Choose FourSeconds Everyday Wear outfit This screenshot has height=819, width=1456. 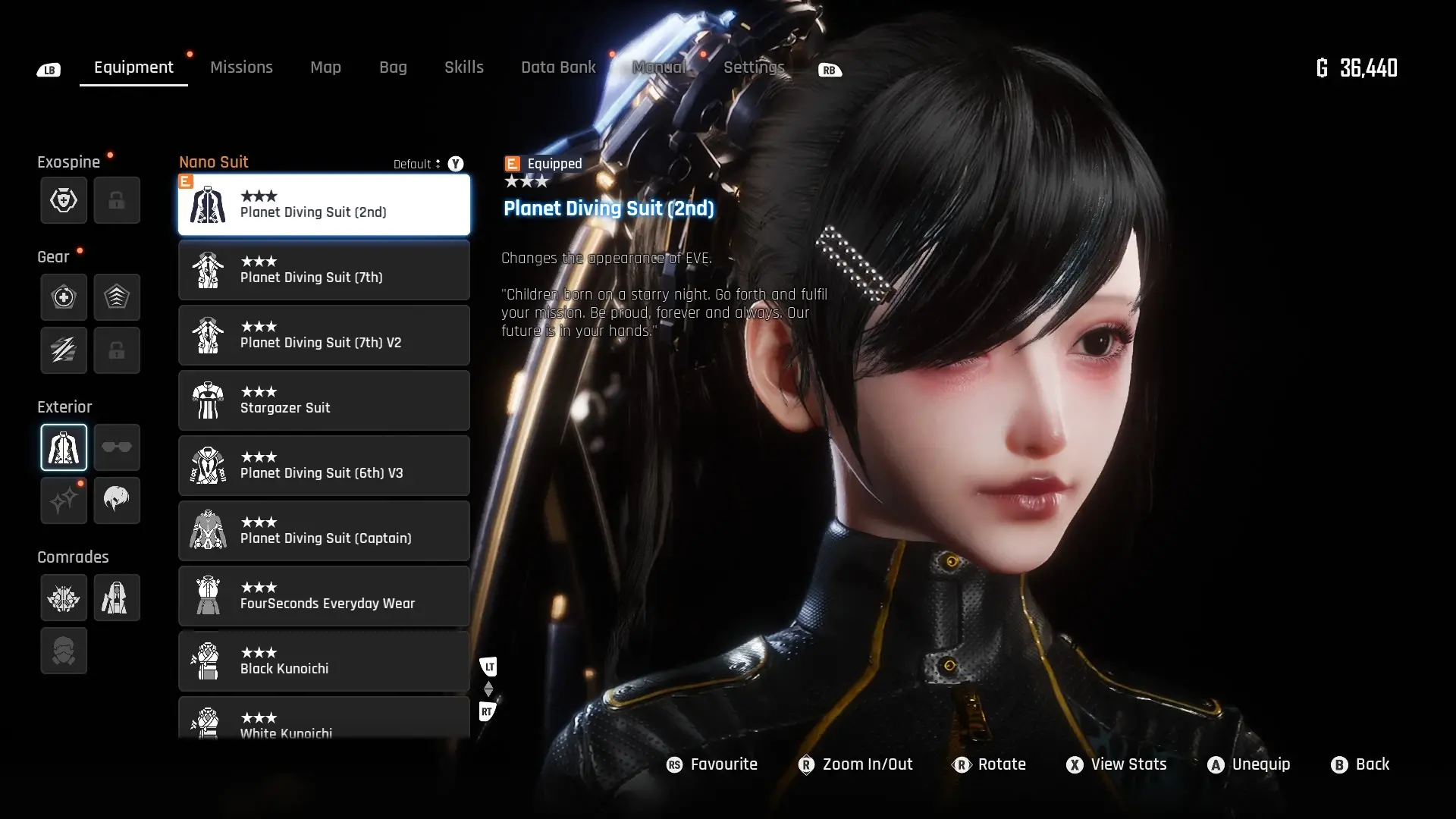pos(324,596)
